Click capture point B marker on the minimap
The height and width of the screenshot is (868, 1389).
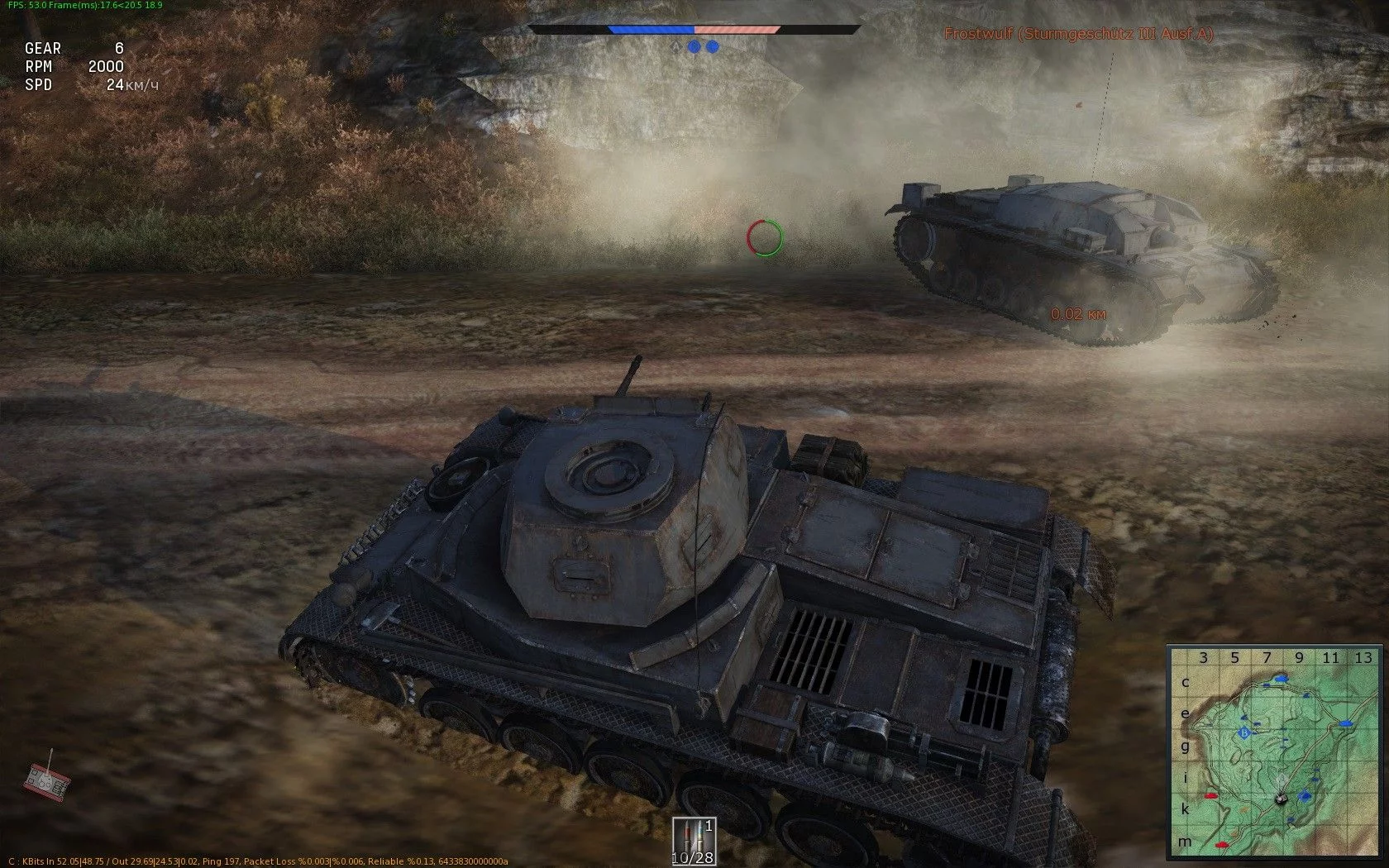[1243, 732]
